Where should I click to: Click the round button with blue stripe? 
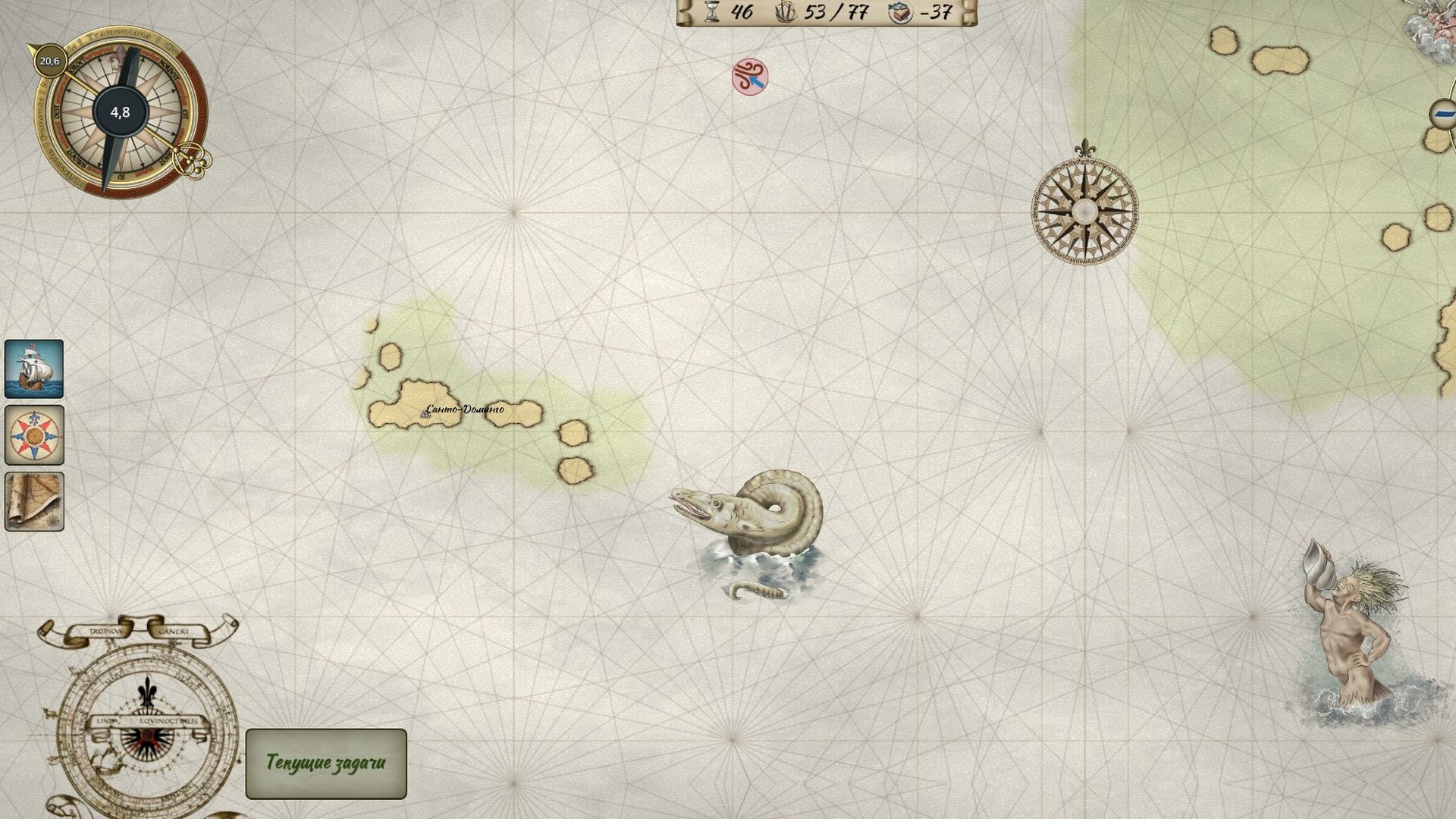click(1443, 115)
